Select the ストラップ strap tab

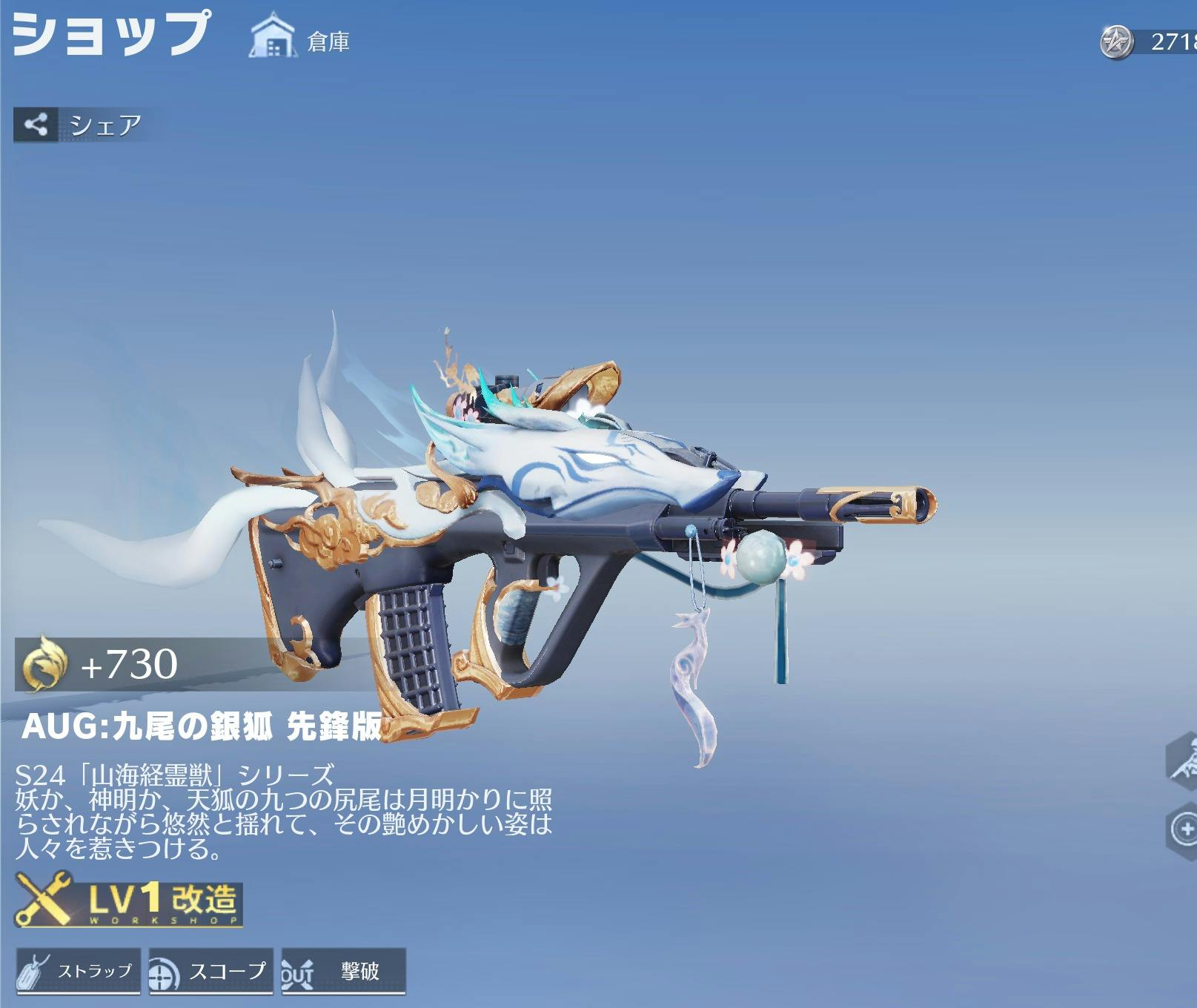78,971
